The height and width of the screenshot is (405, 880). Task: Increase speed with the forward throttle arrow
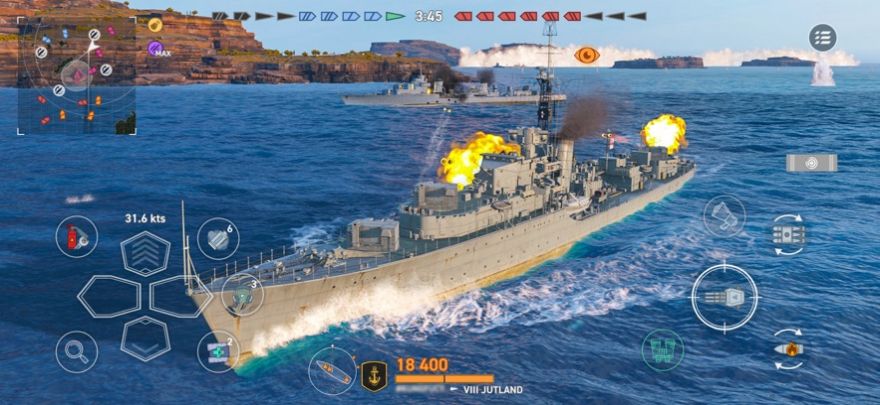(145, 253)
